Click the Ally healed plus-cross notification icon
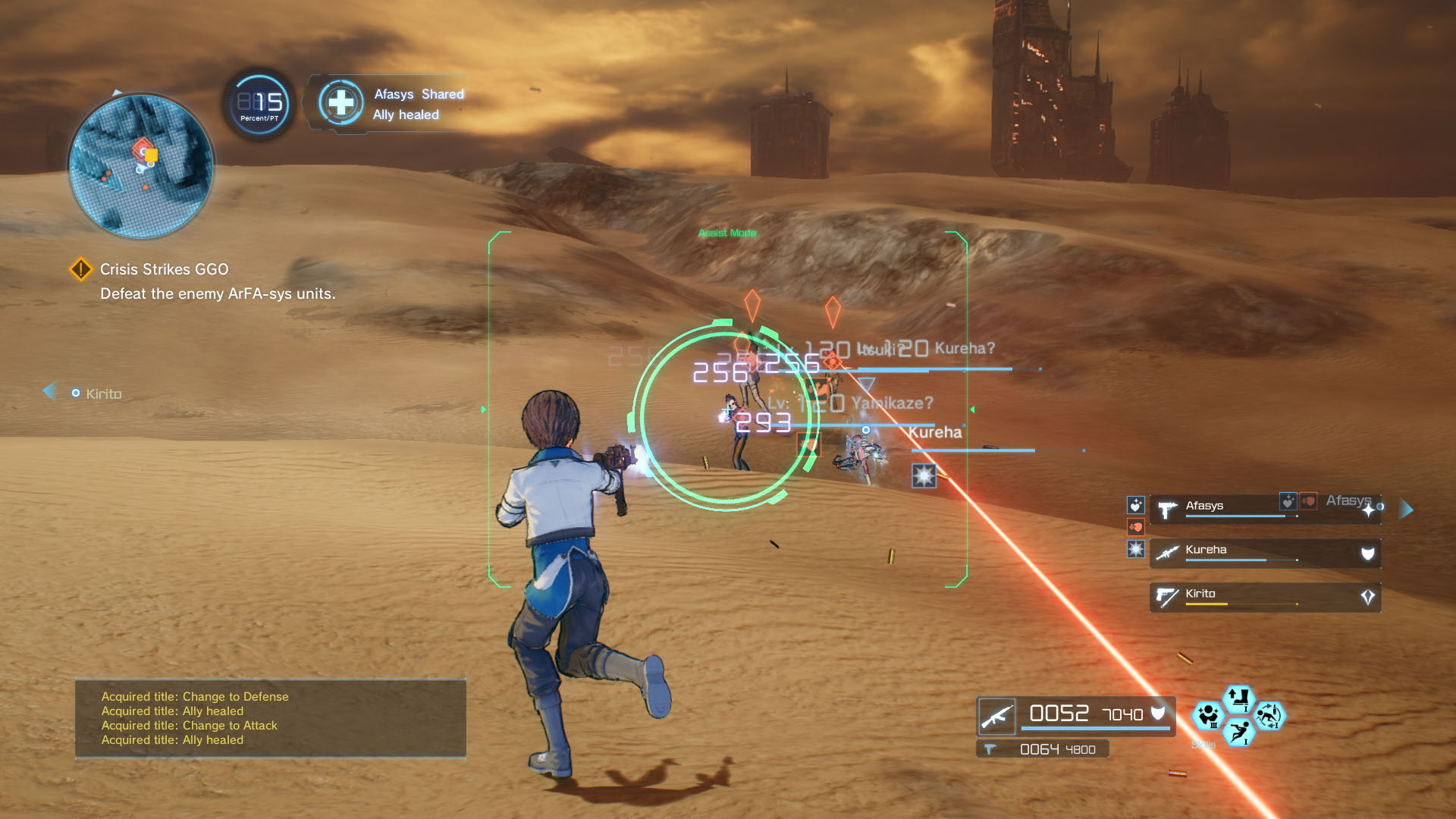The image size is (1456, 819). click(x=341, y=103)
